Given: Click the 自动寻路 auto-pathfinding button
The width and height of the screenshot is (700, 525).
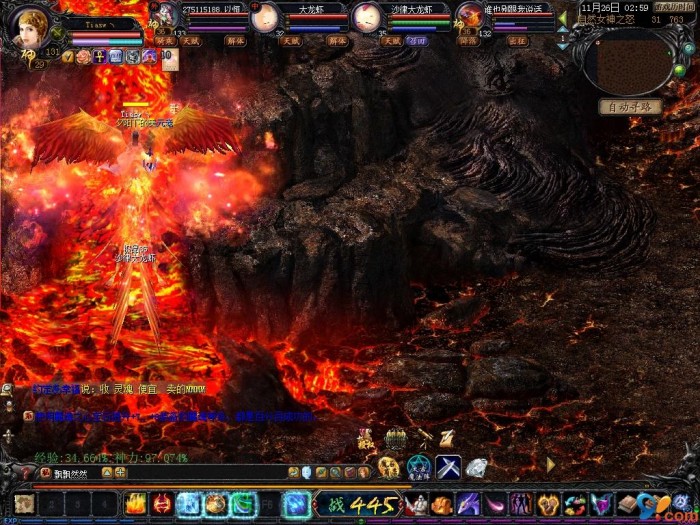Looking at the screenshot, I should point(630,106).
